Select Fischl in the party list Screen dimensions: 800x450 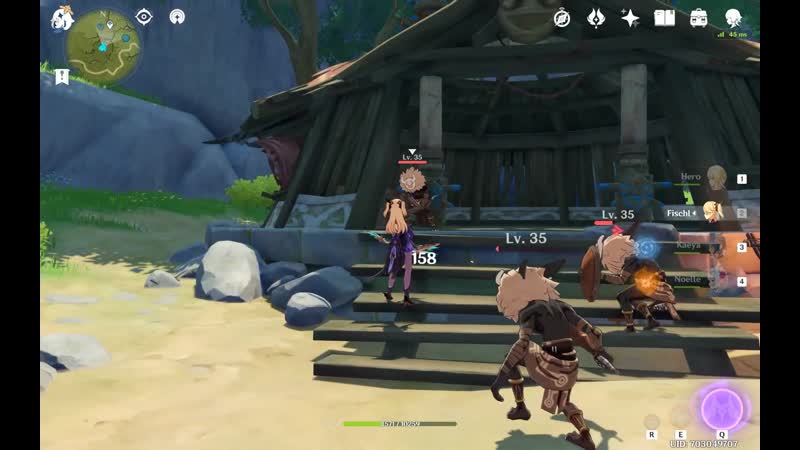[x=712, y=212]
